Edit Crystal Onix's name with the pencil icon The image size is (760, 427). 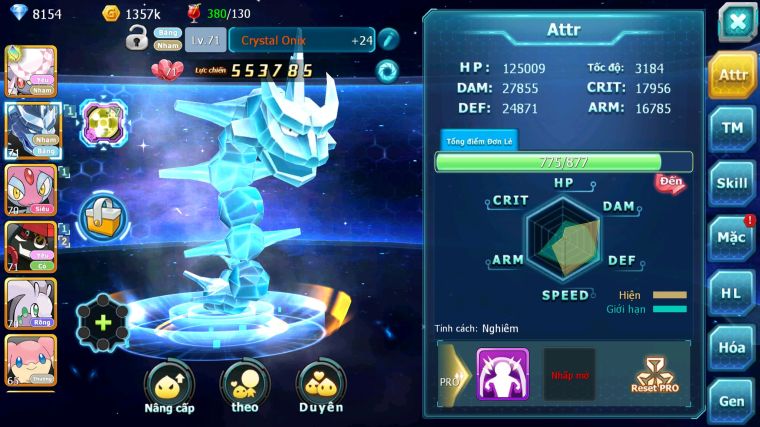click(389, 39)
